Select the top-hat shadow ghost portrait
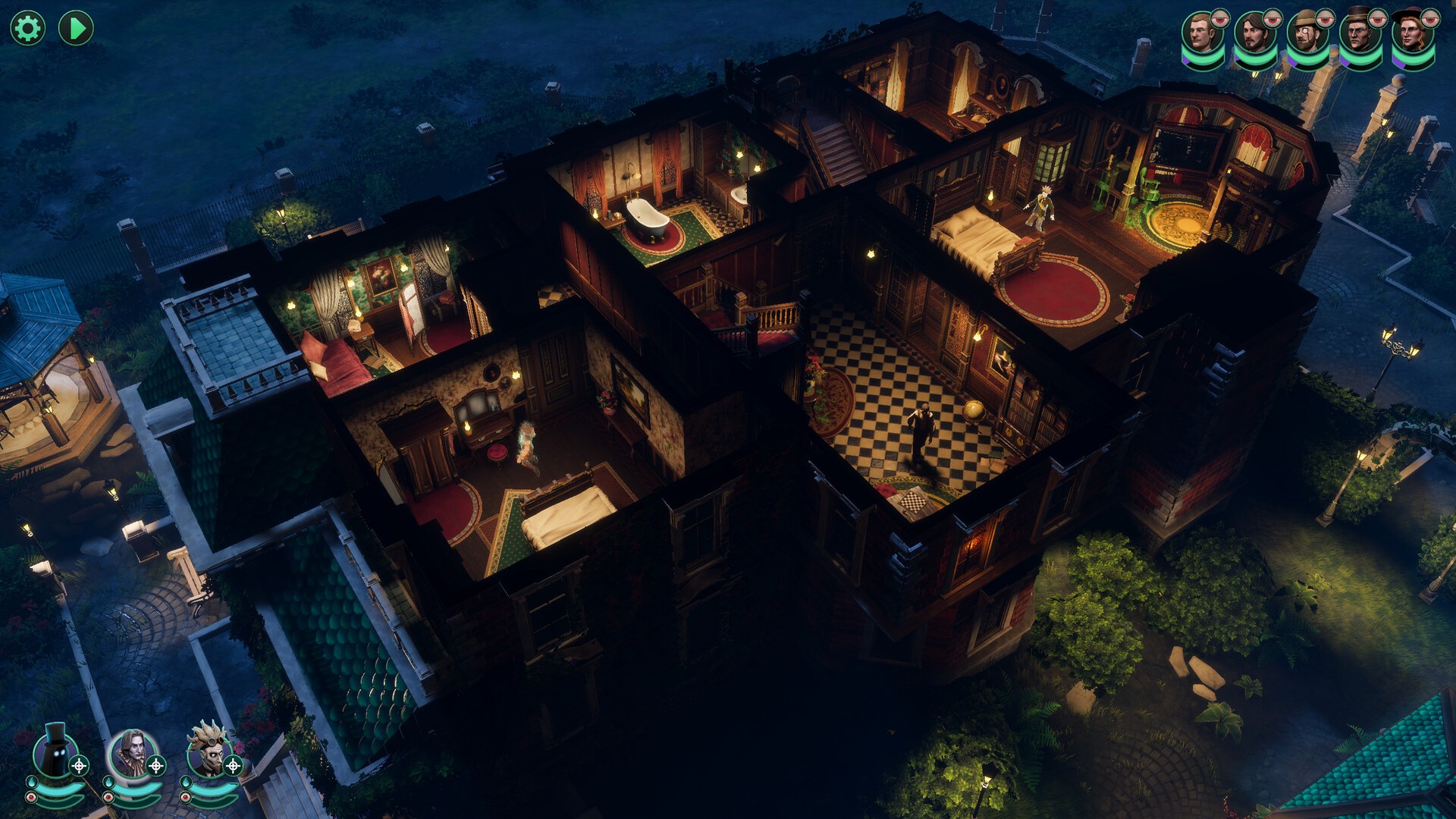Image resolution: width=1456 pixels, height=819 pixels. [x=53, y=752]
